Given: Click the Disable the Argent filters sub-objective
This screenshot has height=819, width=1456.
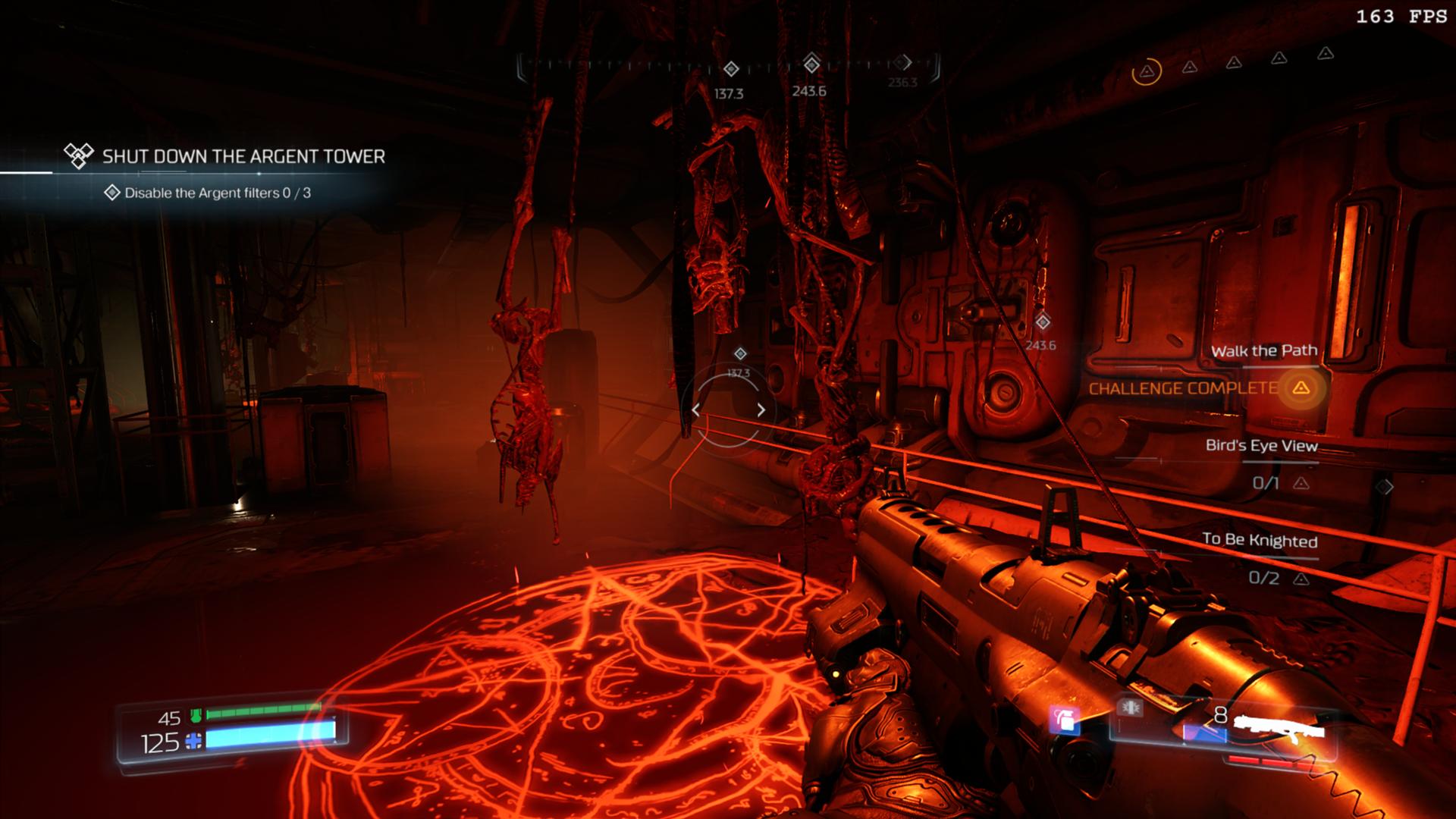Looking at the screenshot, I should [217, 193].
